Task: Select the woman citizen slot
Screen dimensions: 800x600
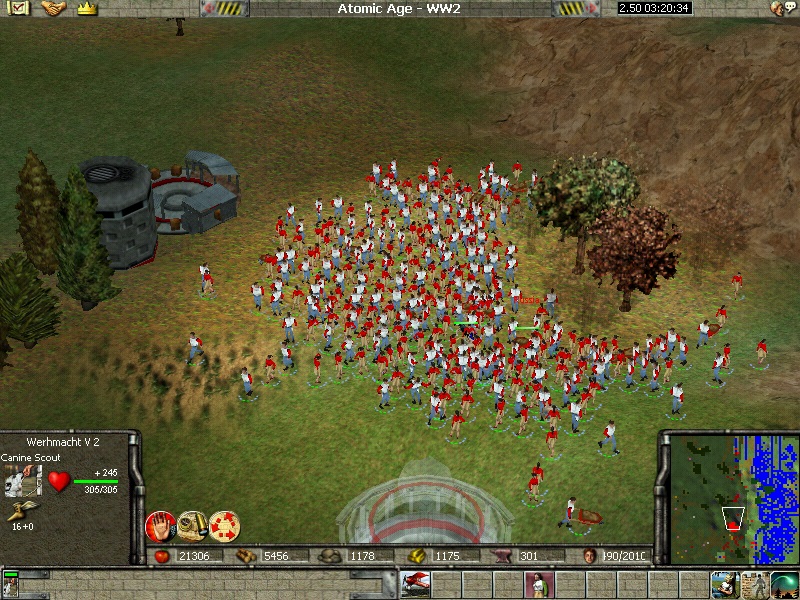Action: click(x=538, y=583)
